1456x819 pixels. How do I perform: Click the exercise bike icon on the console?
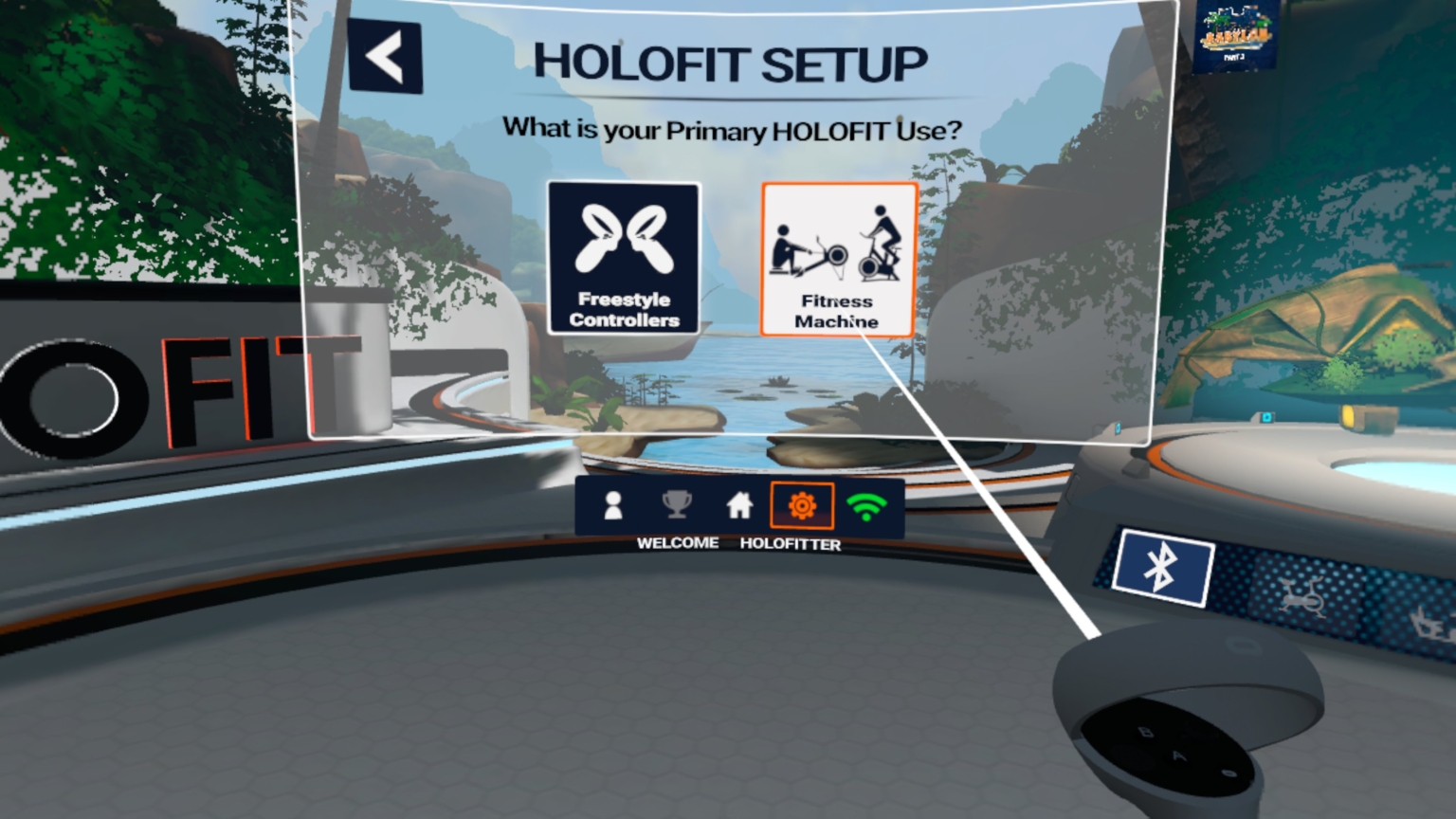(1303, 597)
